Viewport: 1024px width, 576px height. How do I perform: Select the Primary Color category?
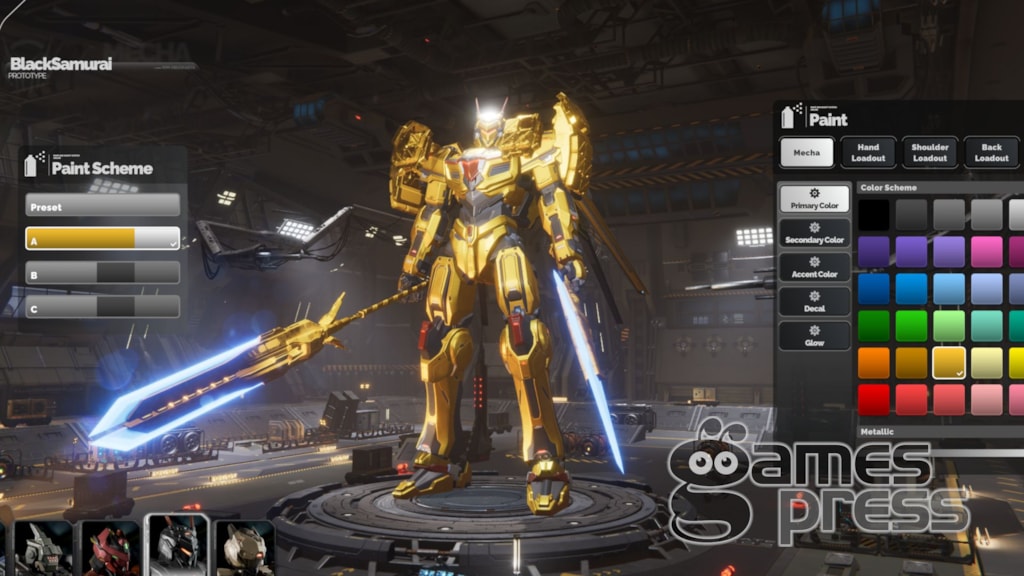tap(814, 199)
